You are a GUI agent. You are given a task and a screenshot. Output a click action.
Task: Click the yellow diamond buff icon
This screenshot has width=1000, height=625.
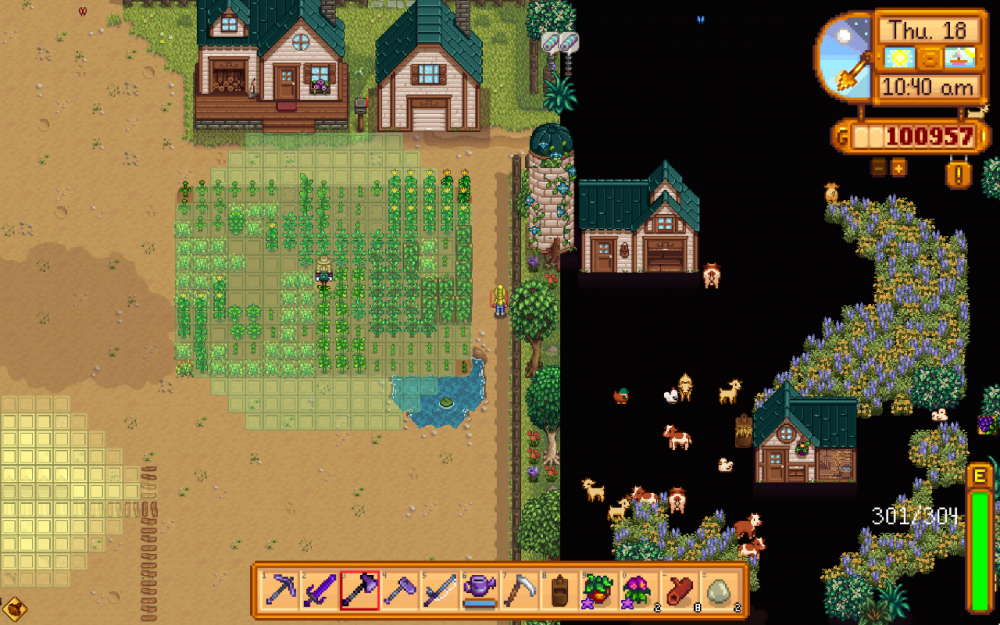point(15,607)
